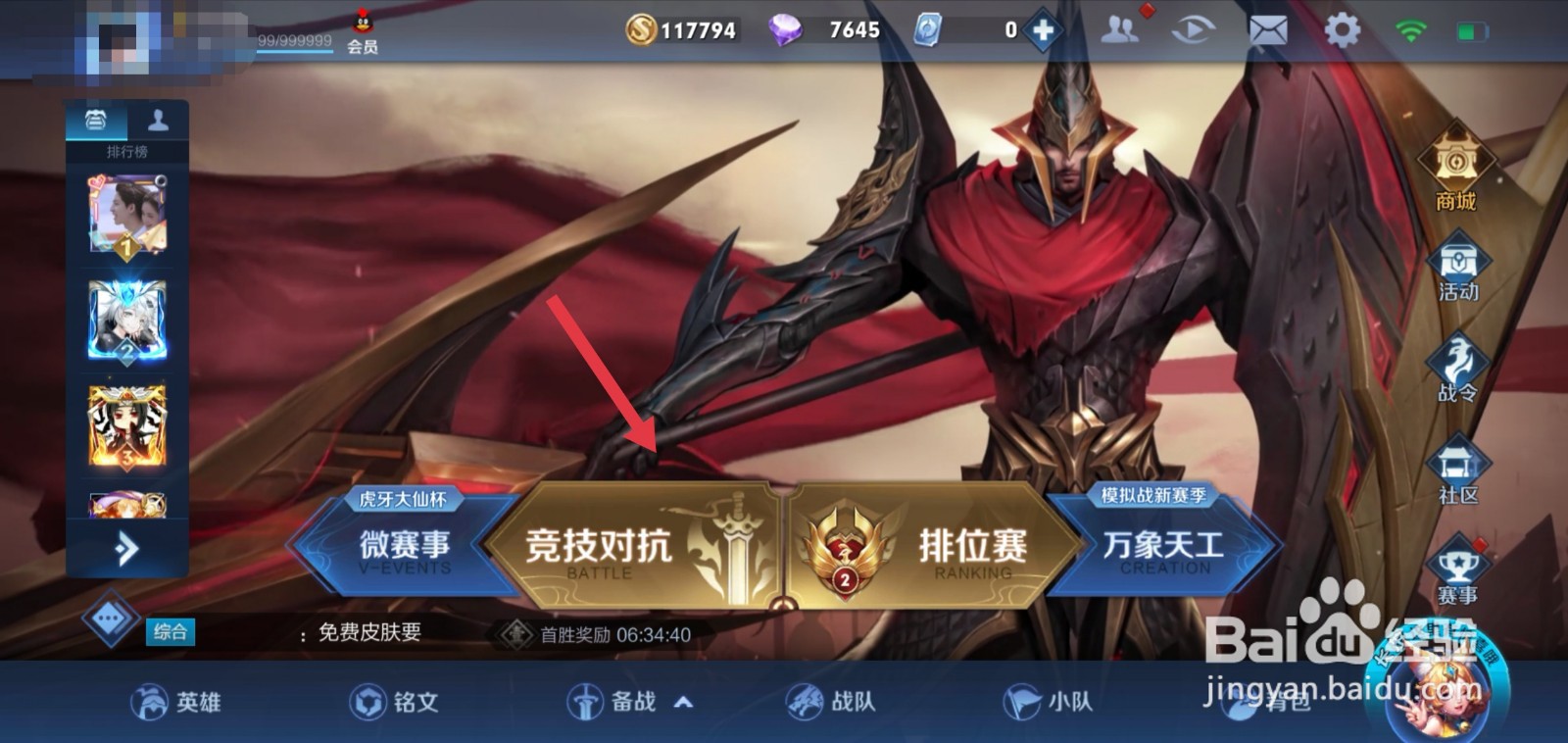
Task: Switch to the player profile tab
Action: click(x=157, y=120)
